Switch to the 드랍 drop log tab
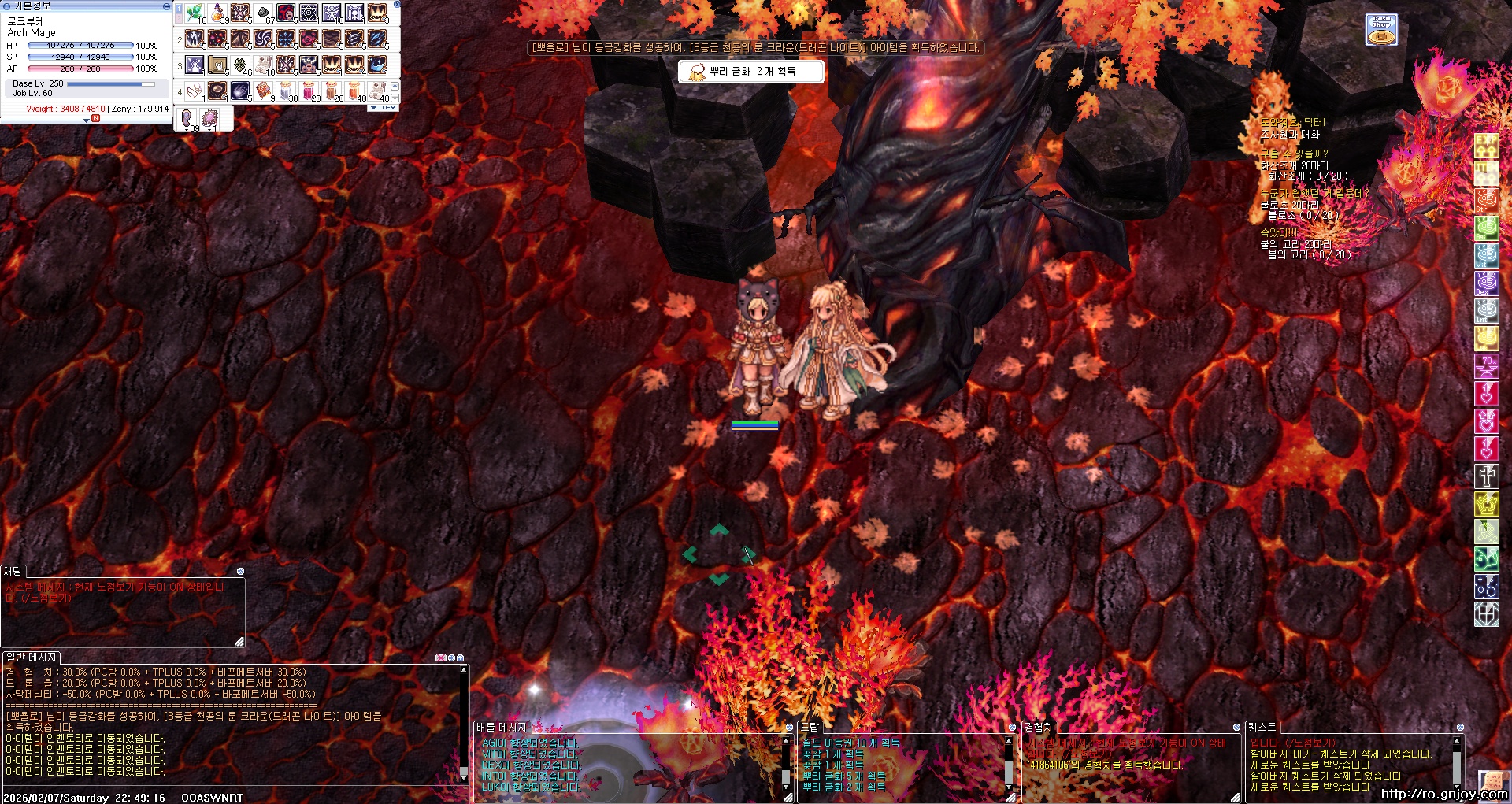The image size is (1512, 804). (810, 727)
